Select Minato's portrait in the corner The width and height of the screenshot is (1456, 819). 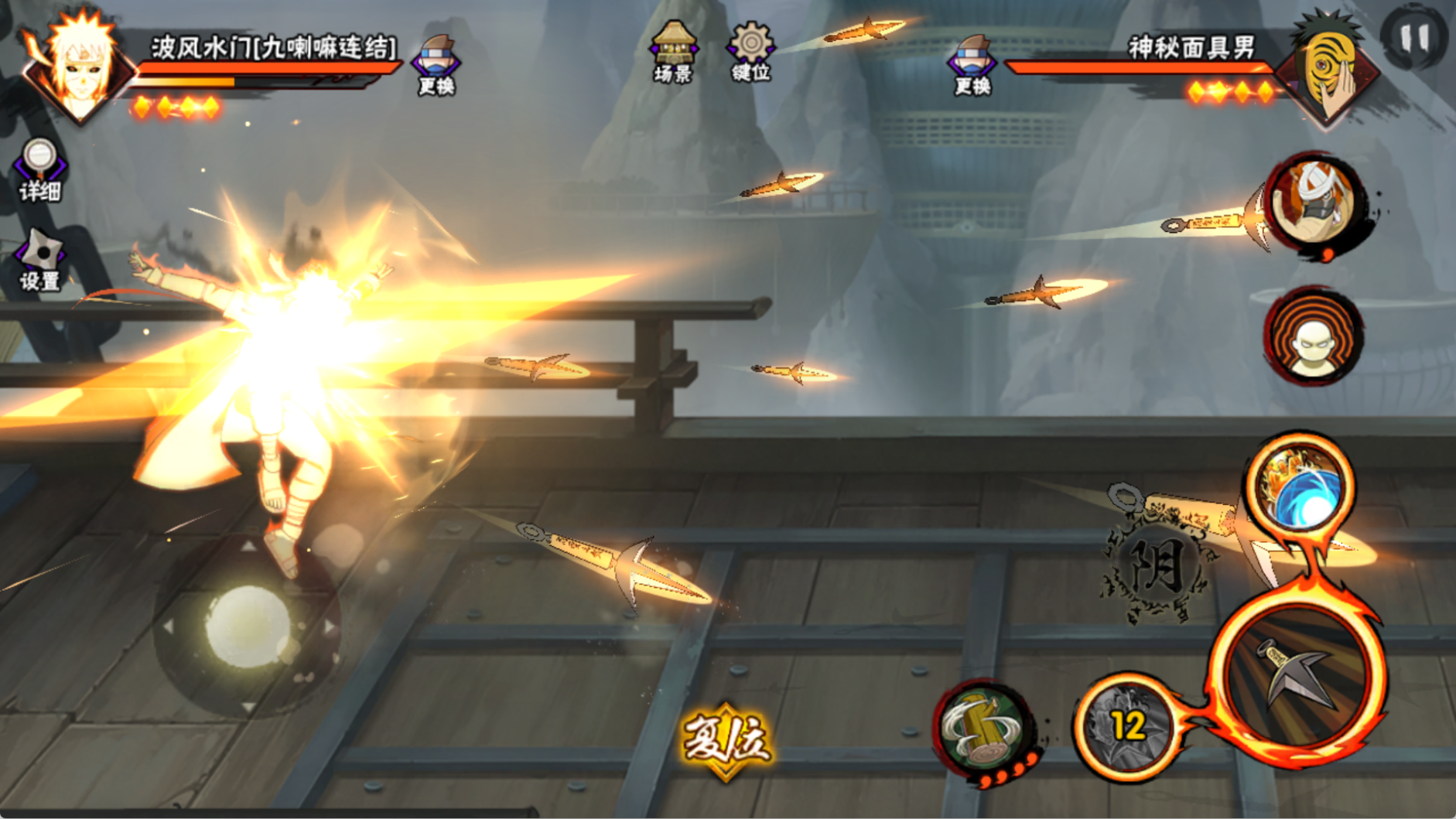tap(77, 66)
